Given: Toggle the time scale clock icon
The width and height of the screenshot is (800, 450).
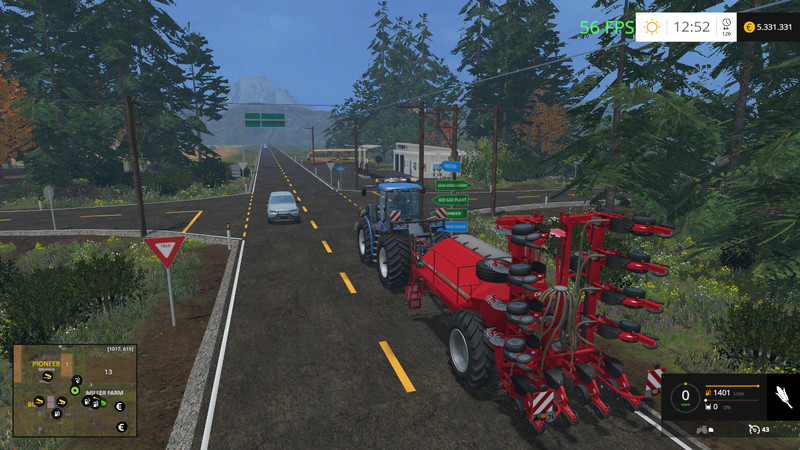Looking at the screenshot, I should coord(726,25).
